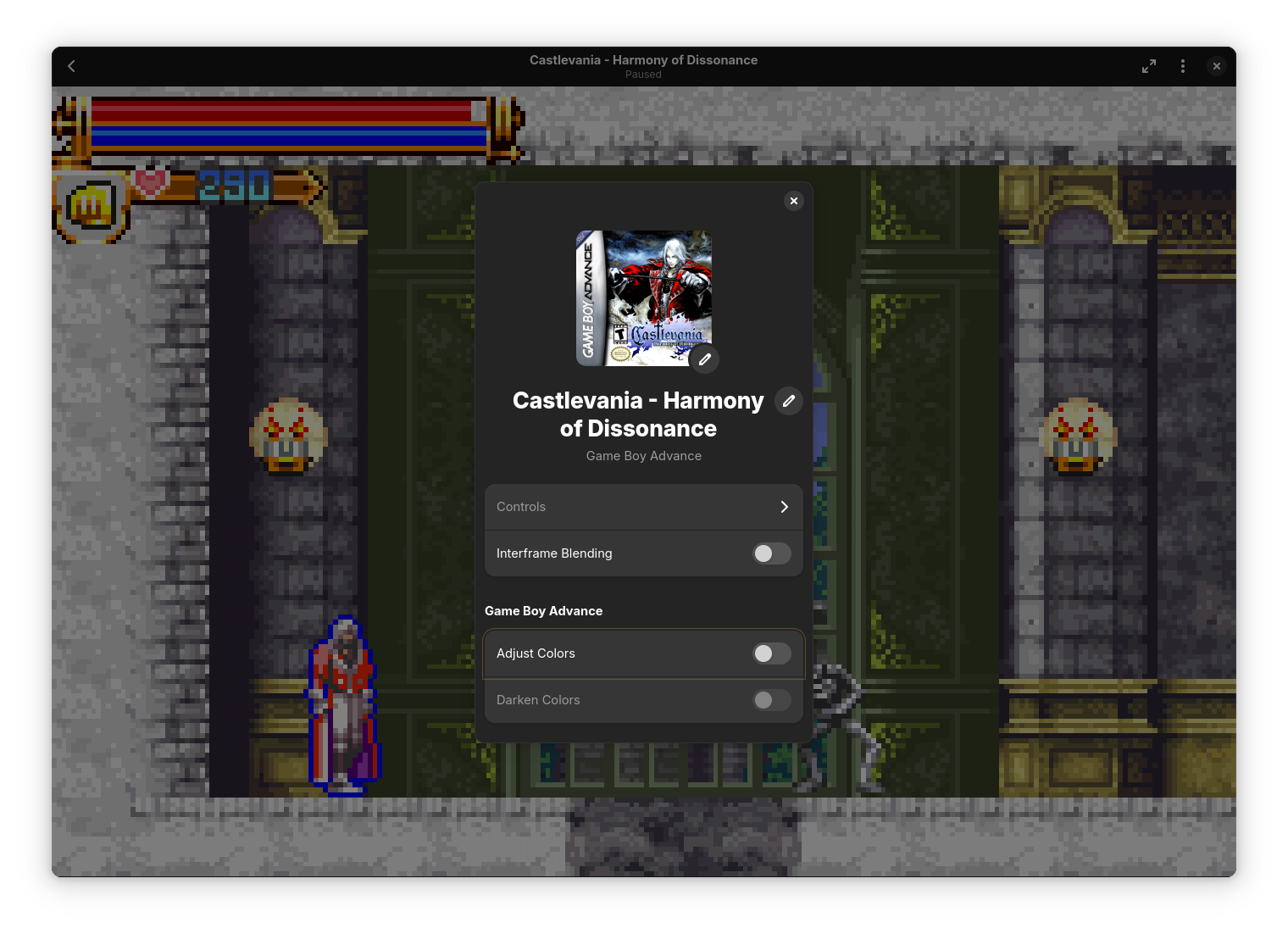Open the three-dot menu in the header bar
The height and width of the screenshot is (934, 1288).
pyautogui.click(x=1183, y=65)
